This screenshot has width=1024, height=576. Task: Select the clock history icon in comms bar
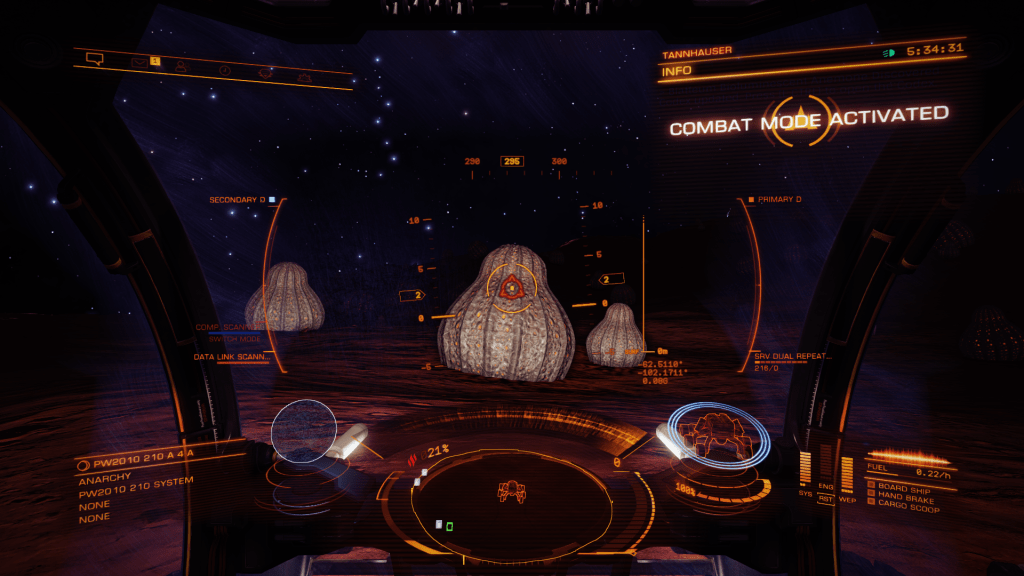pos(224,69)
